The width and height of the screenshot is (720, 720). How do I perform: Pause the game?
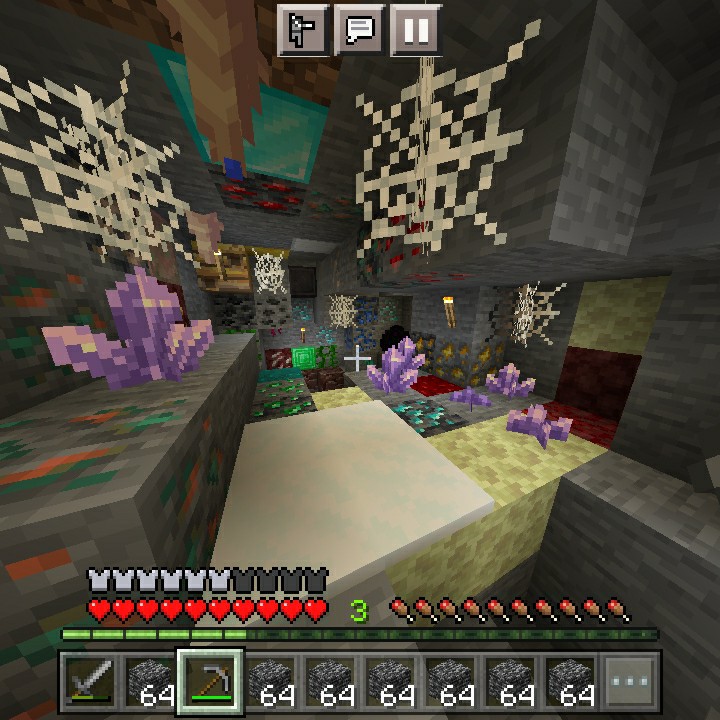click(x=415, y=29)
